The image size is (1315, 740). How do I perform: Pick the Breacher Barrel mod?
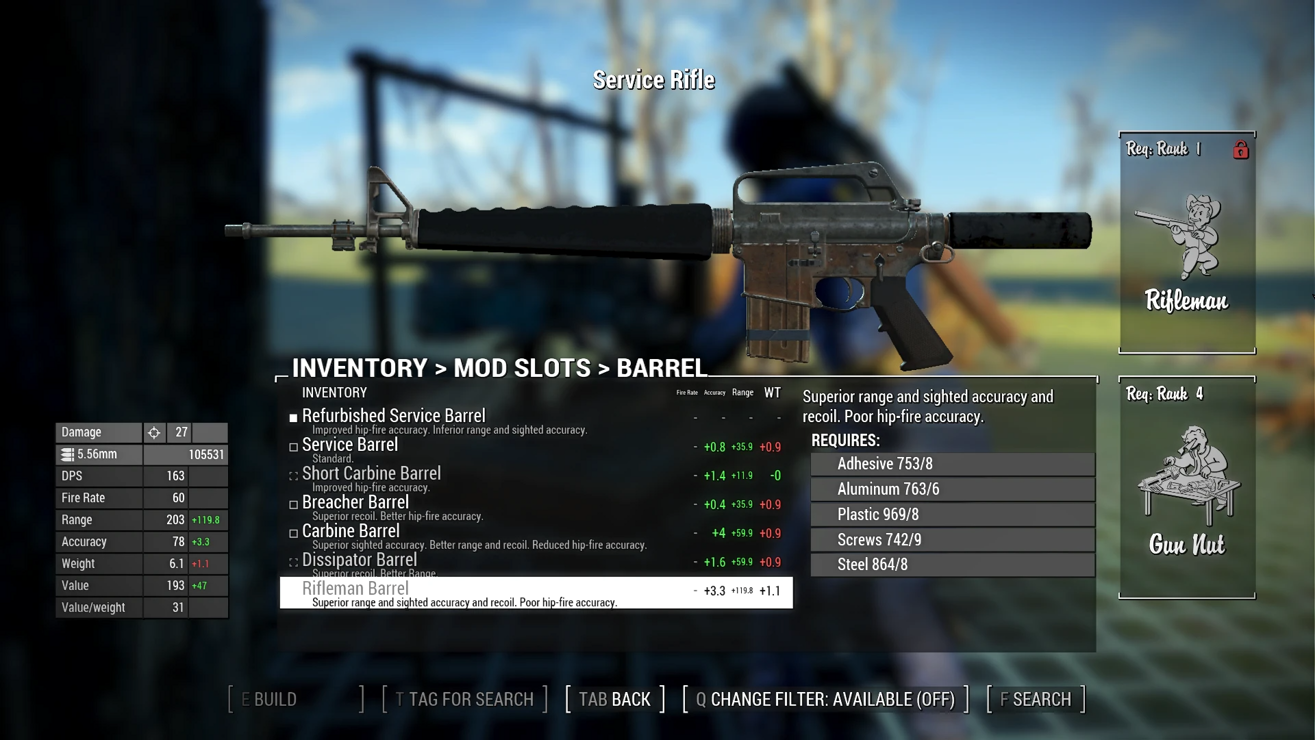tap(355, 503)
